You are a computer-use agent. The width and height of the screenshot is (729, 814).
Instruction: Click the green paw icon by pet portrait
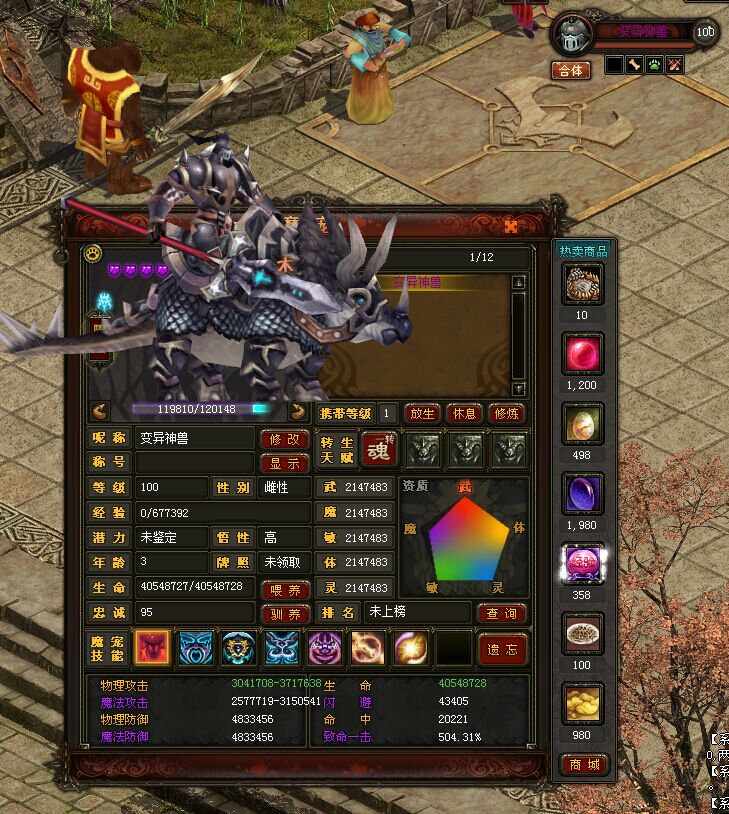click(x=654, y=66)
